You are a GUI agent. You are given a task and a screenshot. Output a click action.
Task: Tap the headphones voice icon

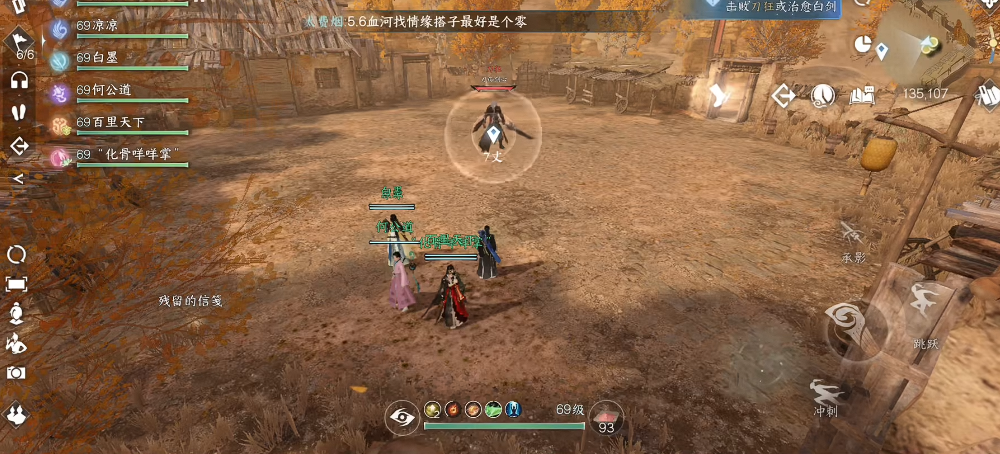pos(18,80)
